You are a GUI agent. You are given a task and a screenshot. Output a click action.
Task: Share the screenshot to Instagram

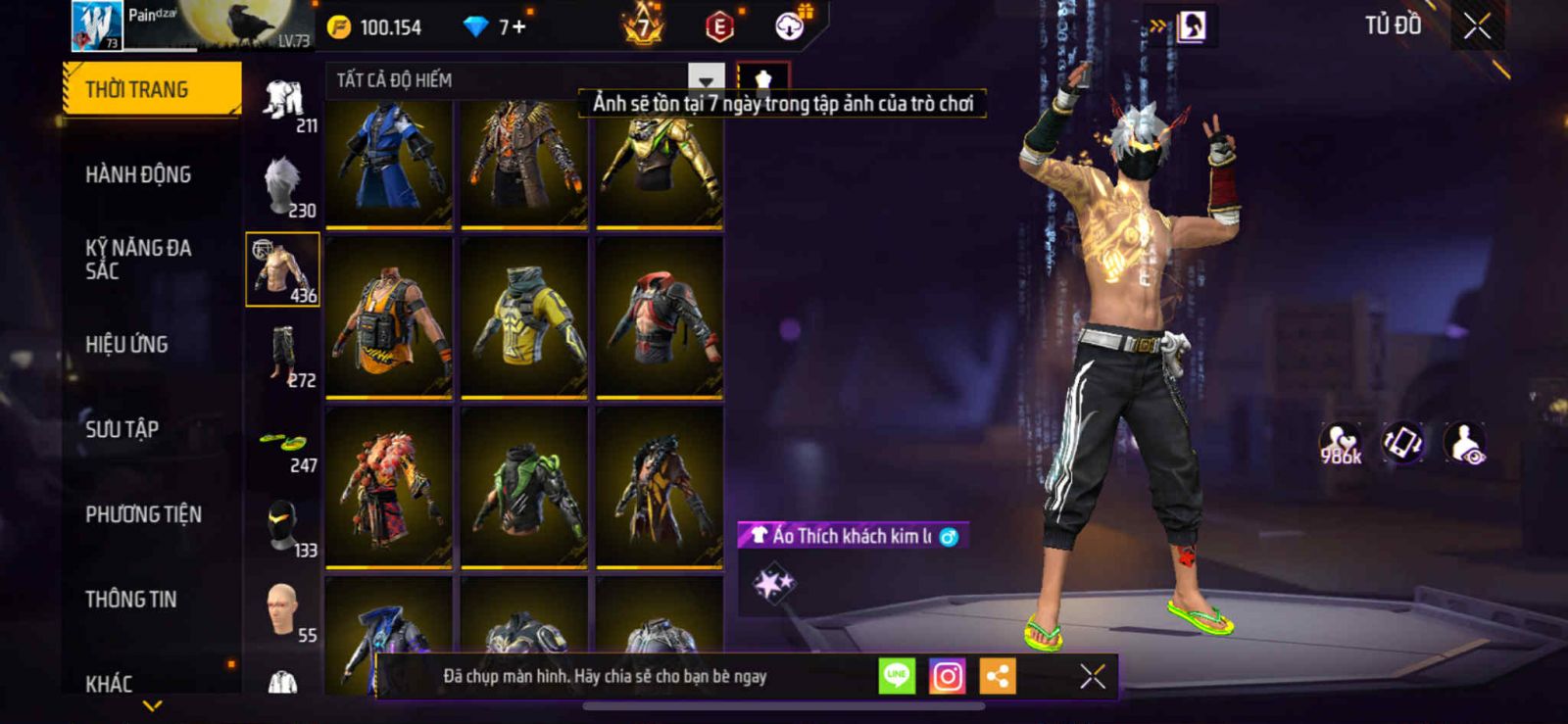click(947, 676)
